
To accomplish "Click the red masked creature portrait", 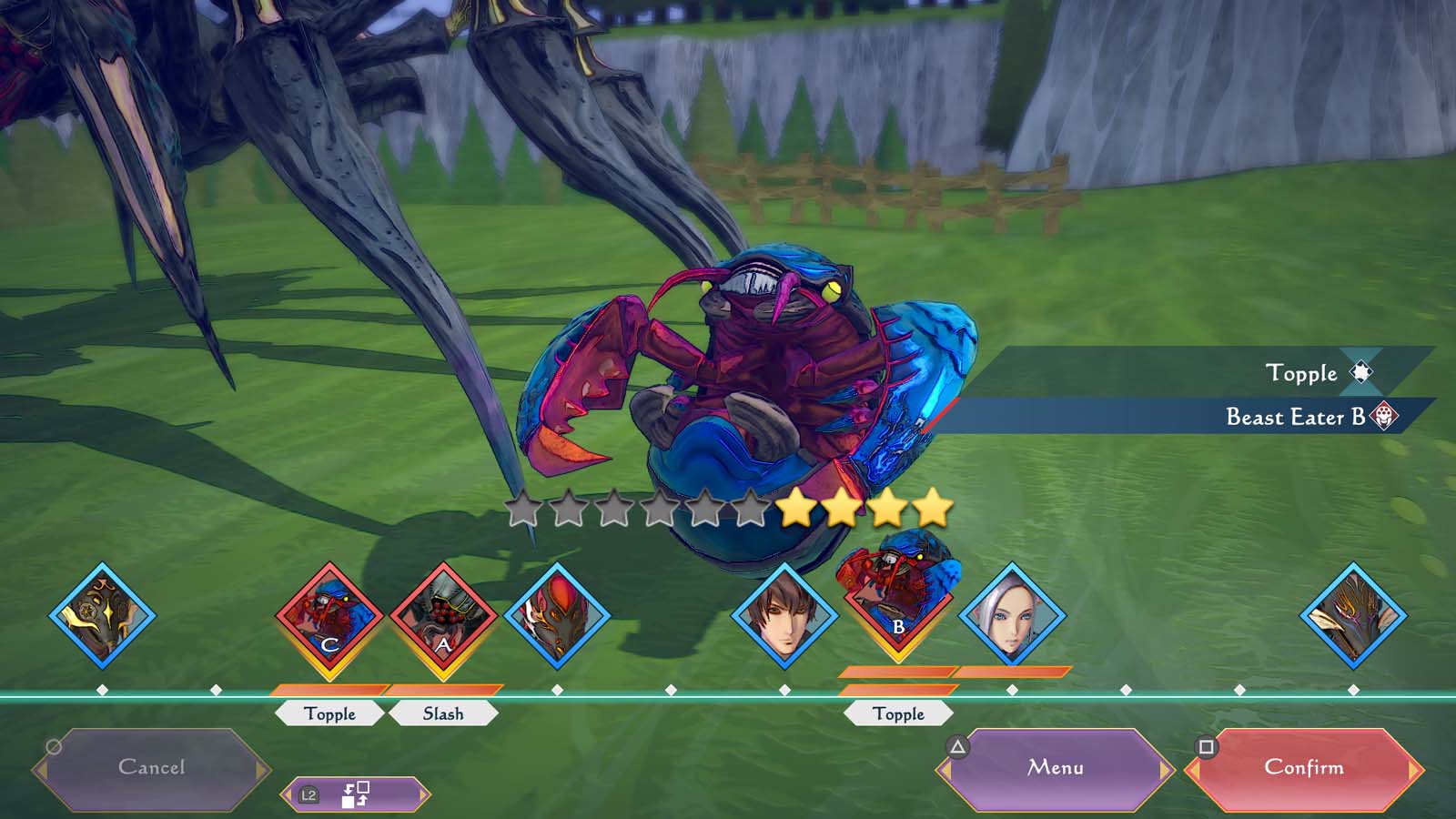I will click(x=557, y=616).
